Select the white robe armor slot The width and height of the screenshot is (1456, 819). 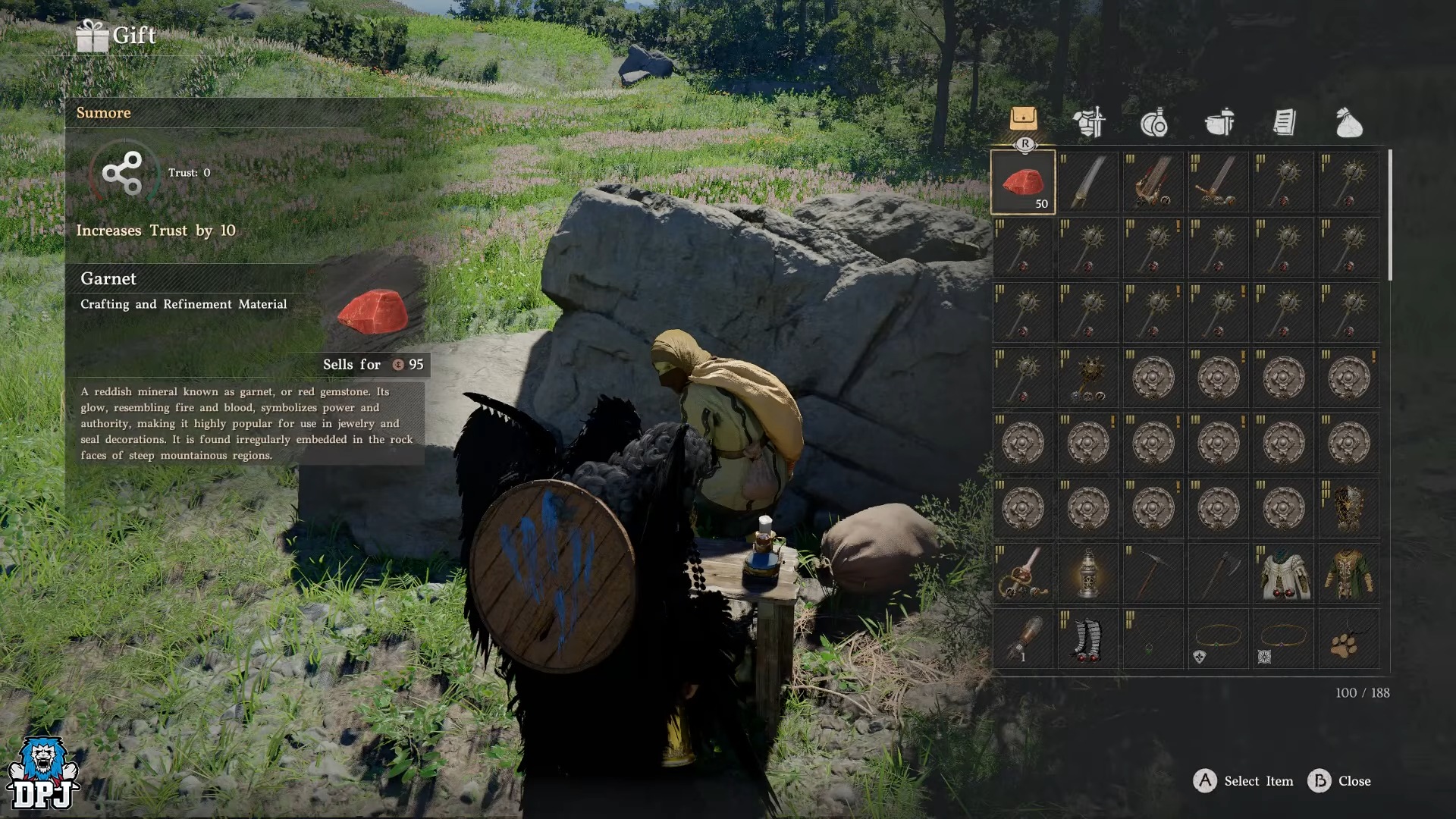tap(1284, 573)
